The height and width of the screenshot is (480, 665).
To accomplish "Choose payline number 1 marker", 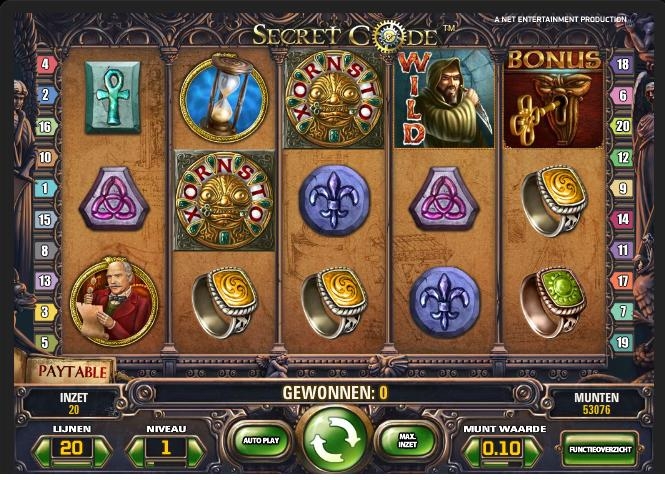I will [45, 188].
